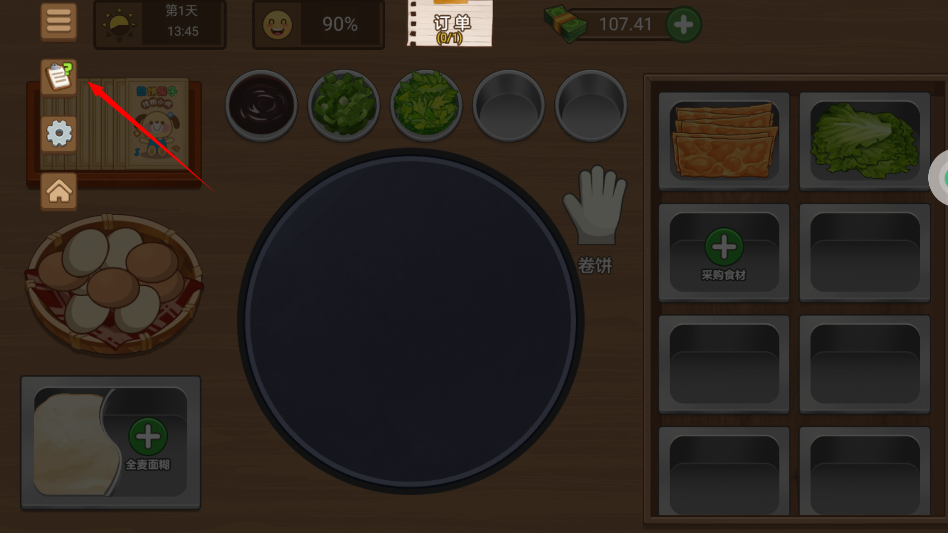948x533 pixels.
Task: Go to the home screen button
Action: [59, 190]
